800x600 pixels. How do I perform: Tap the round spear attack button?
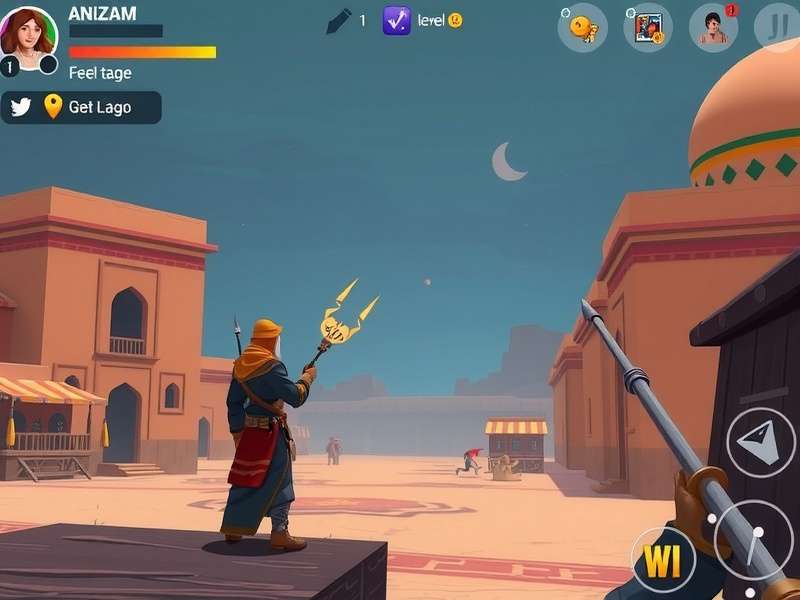[754, 540]
